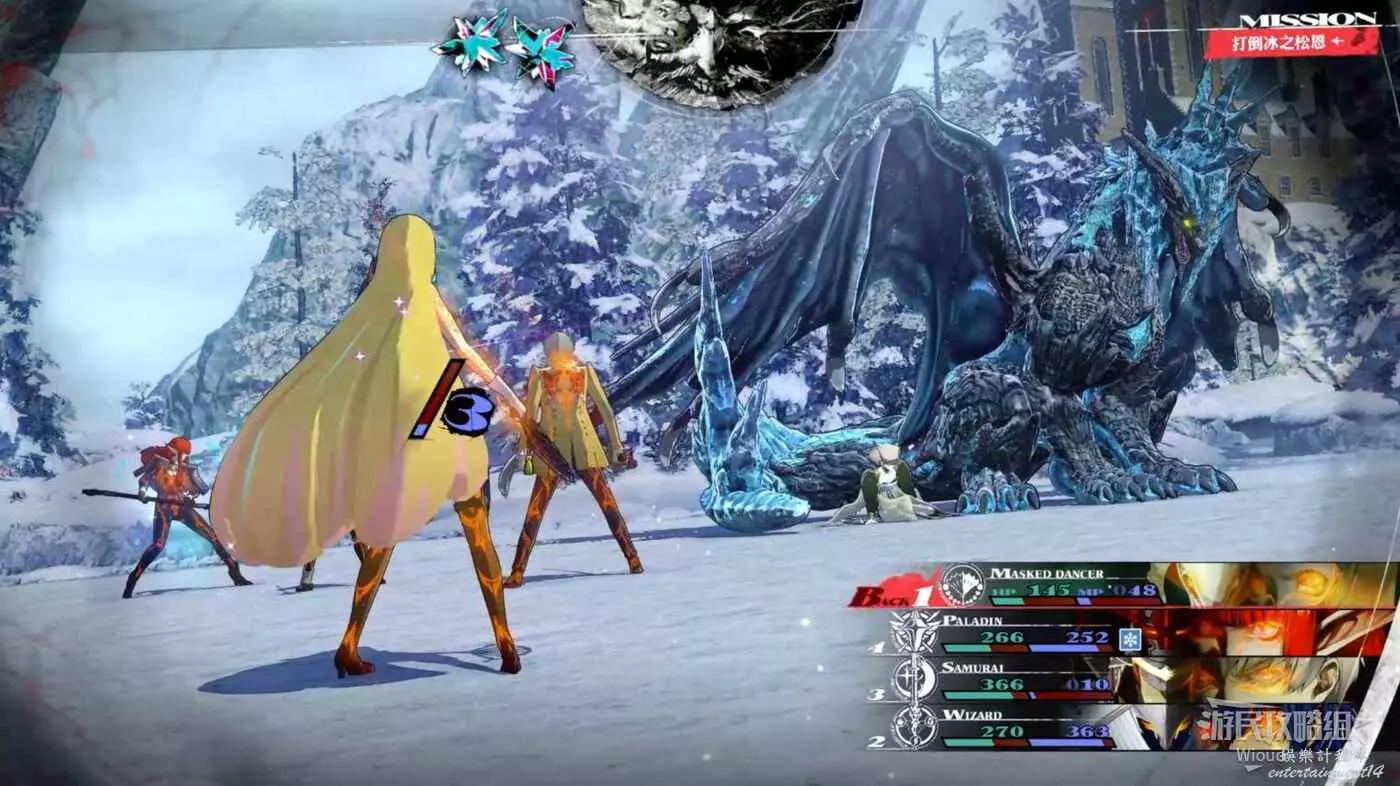The height and width of the screenshot is (786, 1400).
Task: Click the Masked Dancer archetype emblem
Action: [964, 585]
